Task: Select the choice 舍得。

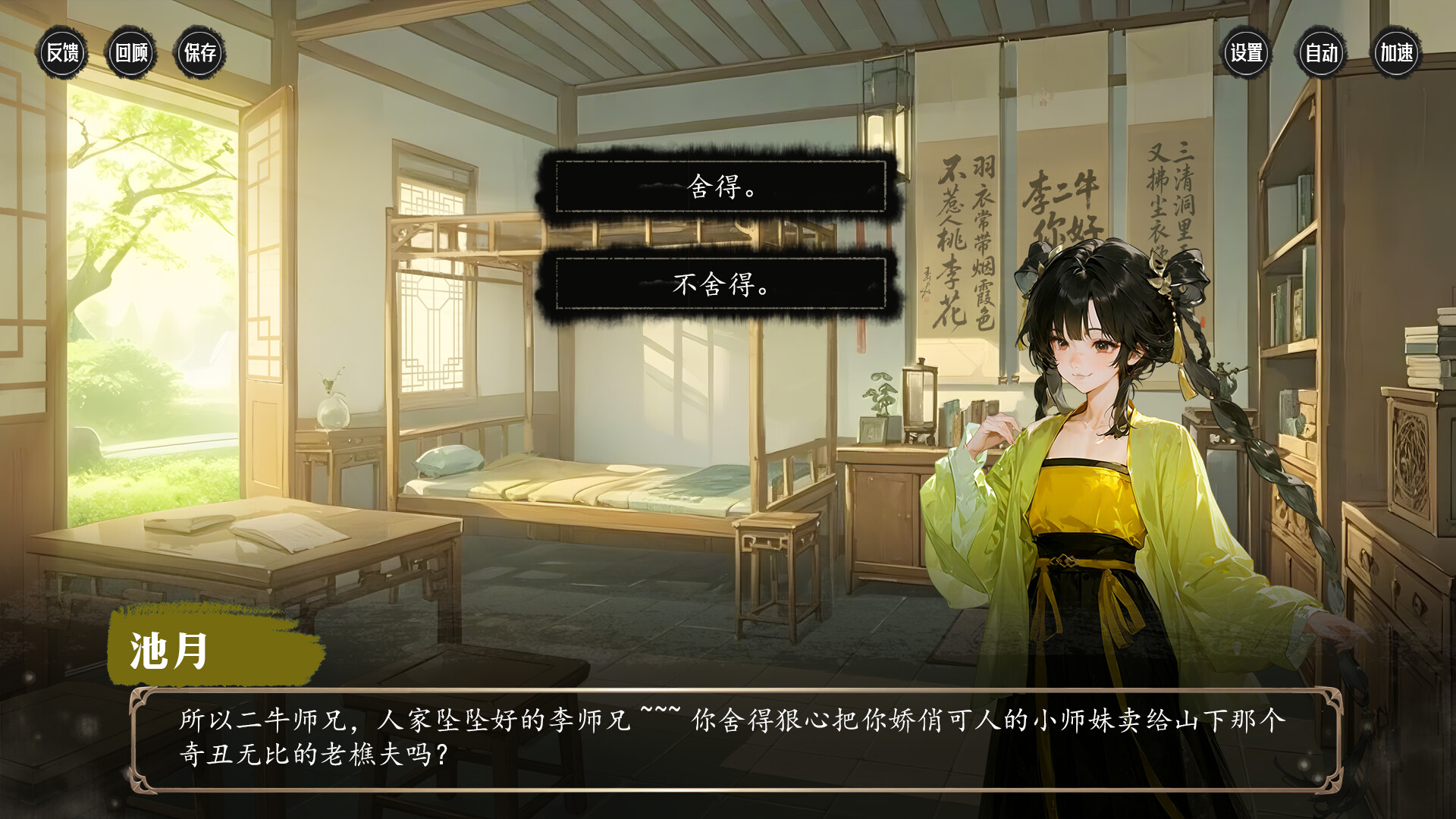Action: click(x=720, y=185)
